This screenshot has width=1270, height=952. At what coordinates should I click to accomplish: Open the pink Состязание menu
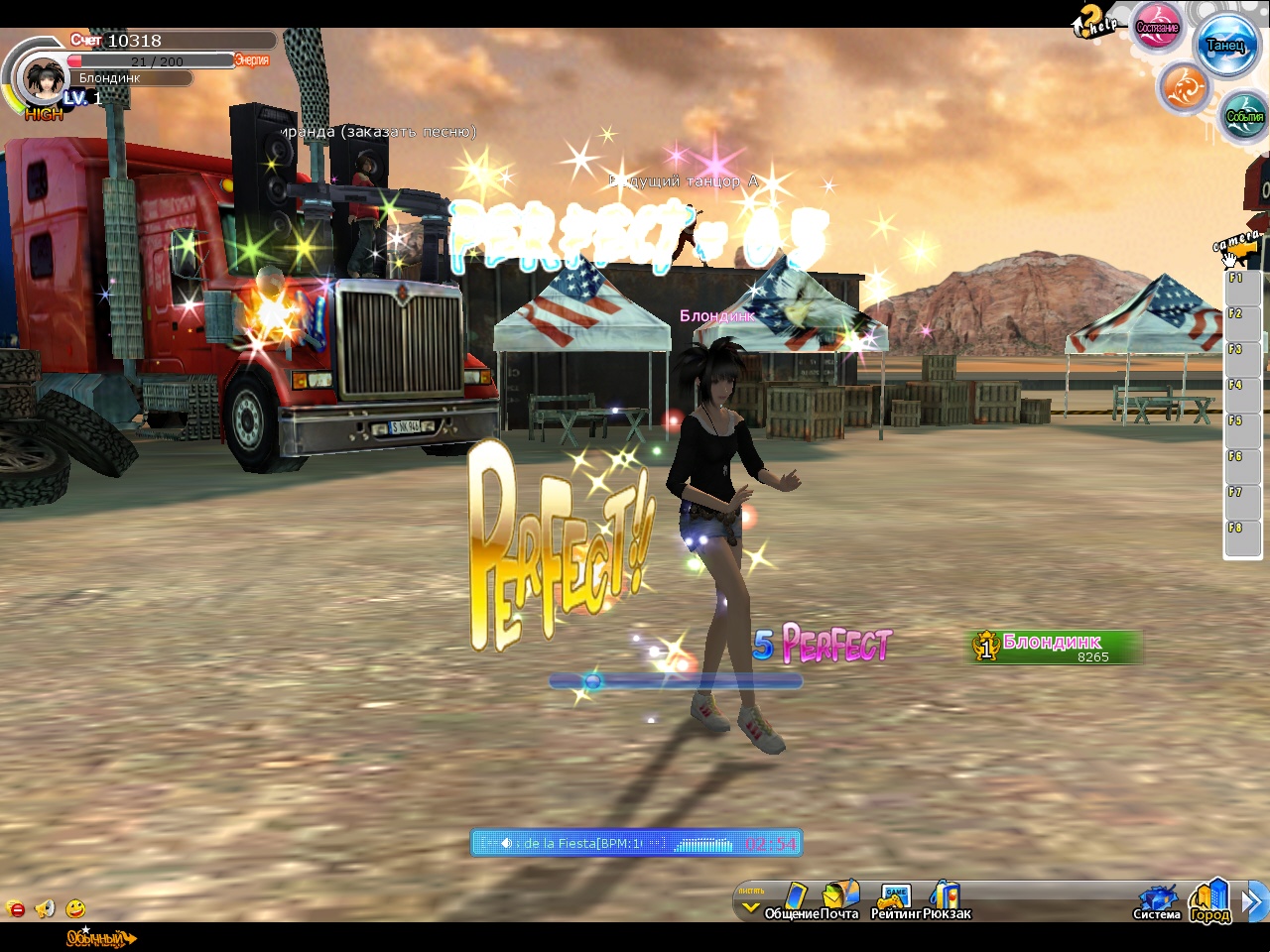point(1157,26)
